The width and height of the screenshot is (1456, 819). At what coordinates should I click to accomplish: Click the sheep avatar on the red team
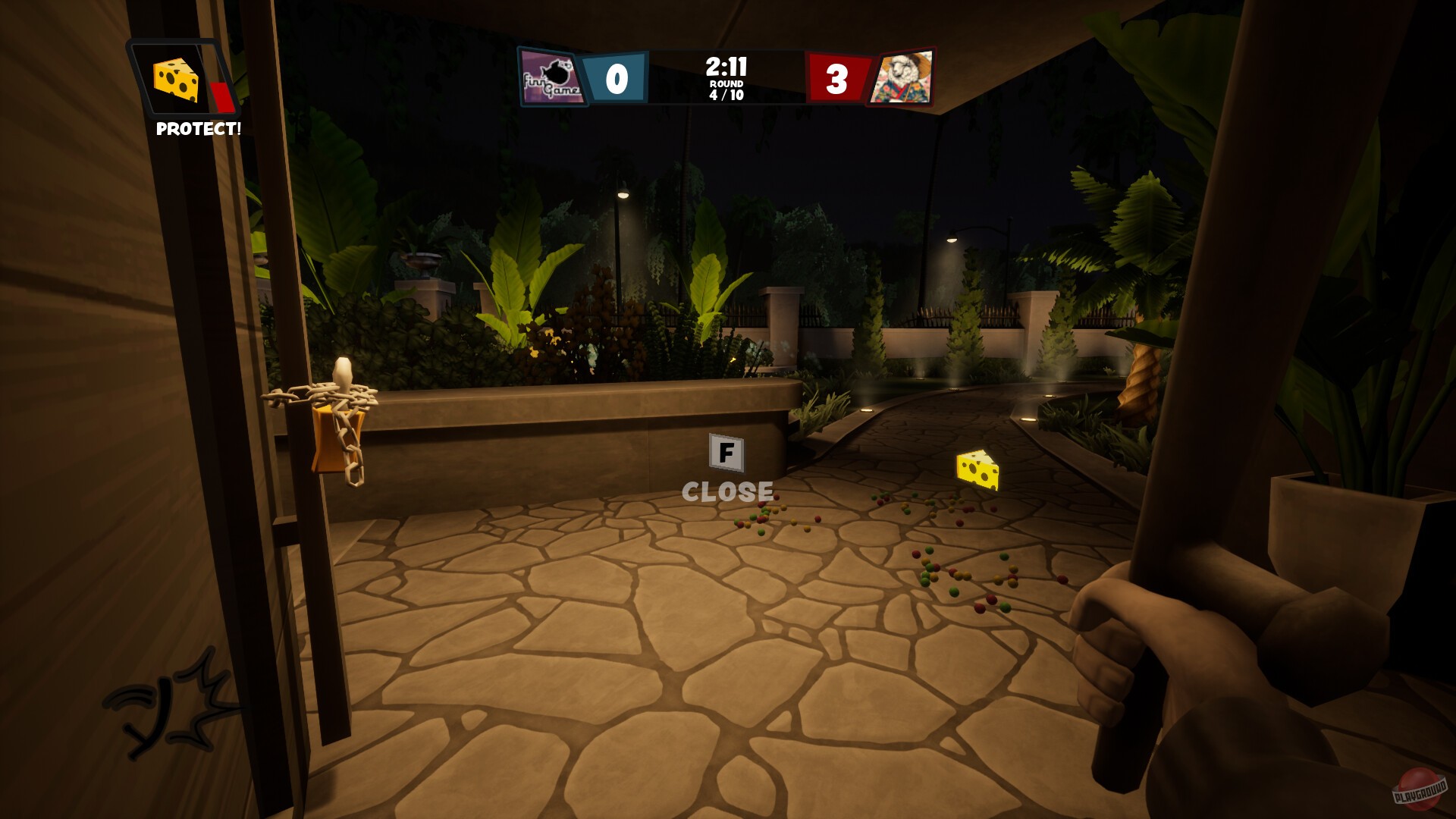[x=904, y=77]
